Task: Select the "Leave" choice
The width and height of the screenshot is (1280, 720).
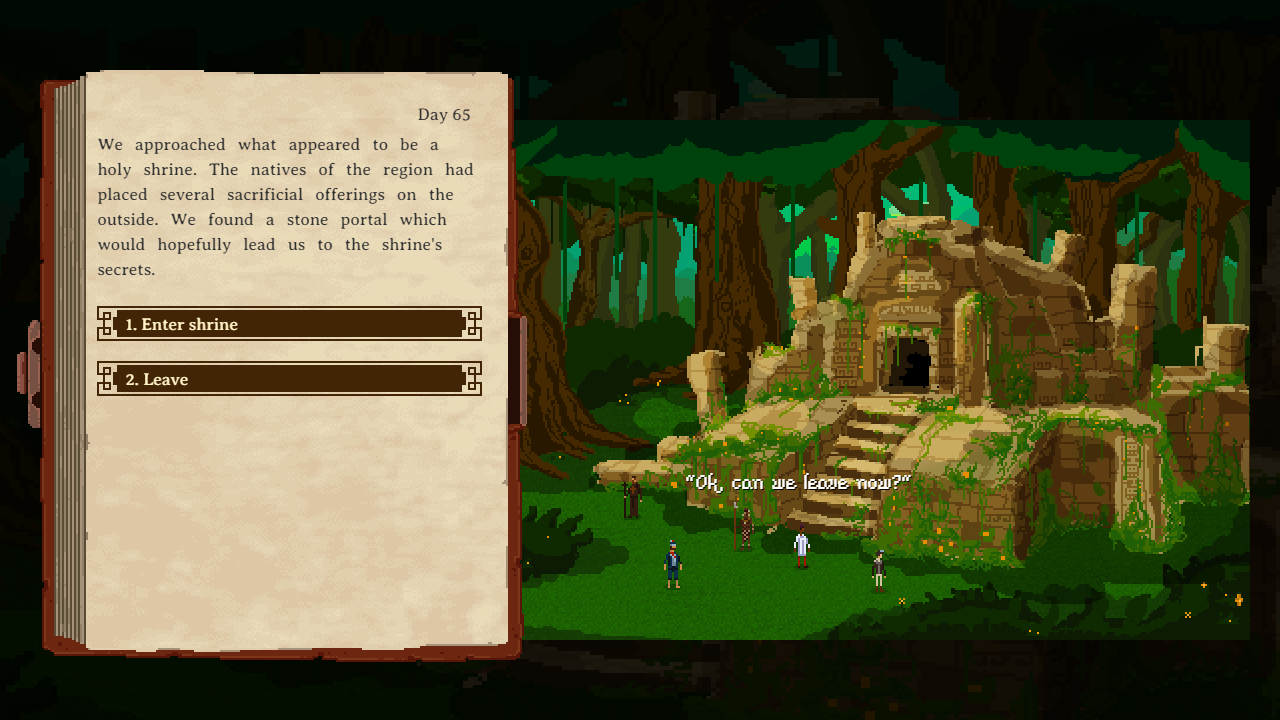Action: (289, 379)
